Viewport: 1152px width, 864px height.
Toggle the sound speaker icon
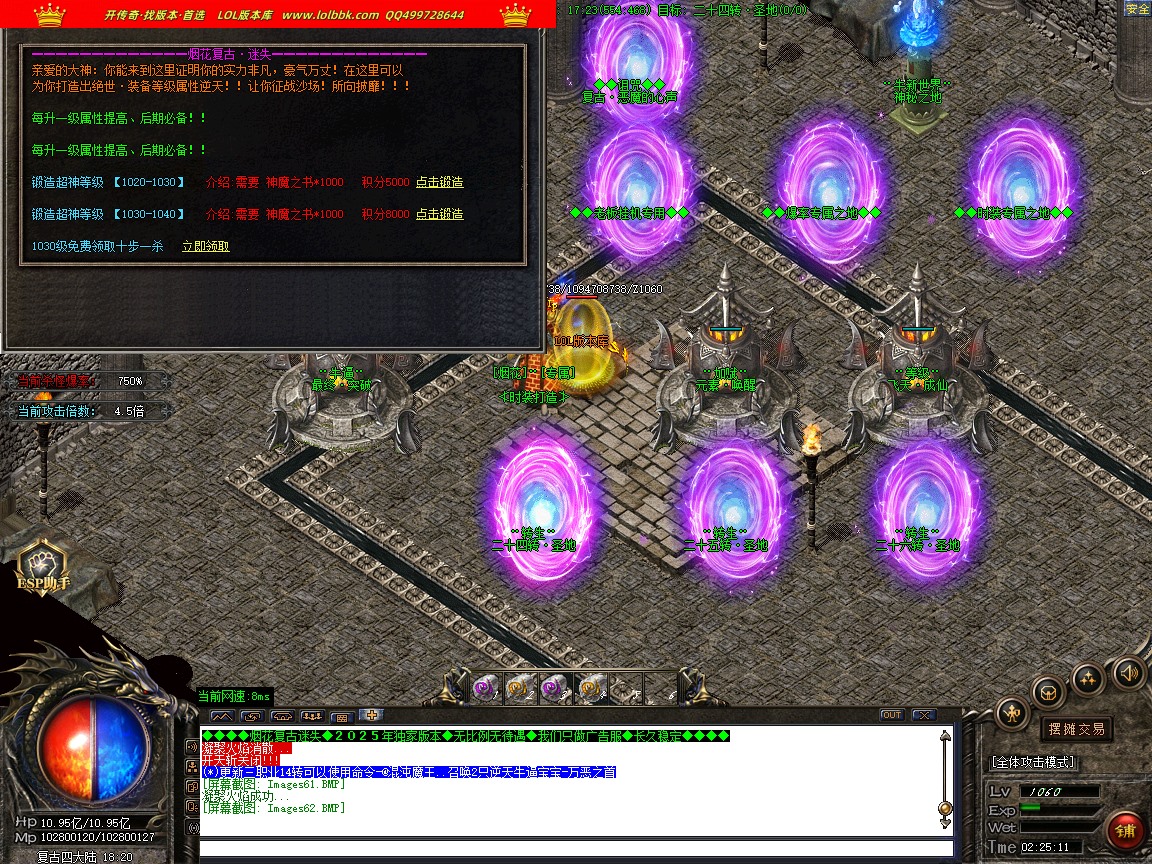(1127, 672)
